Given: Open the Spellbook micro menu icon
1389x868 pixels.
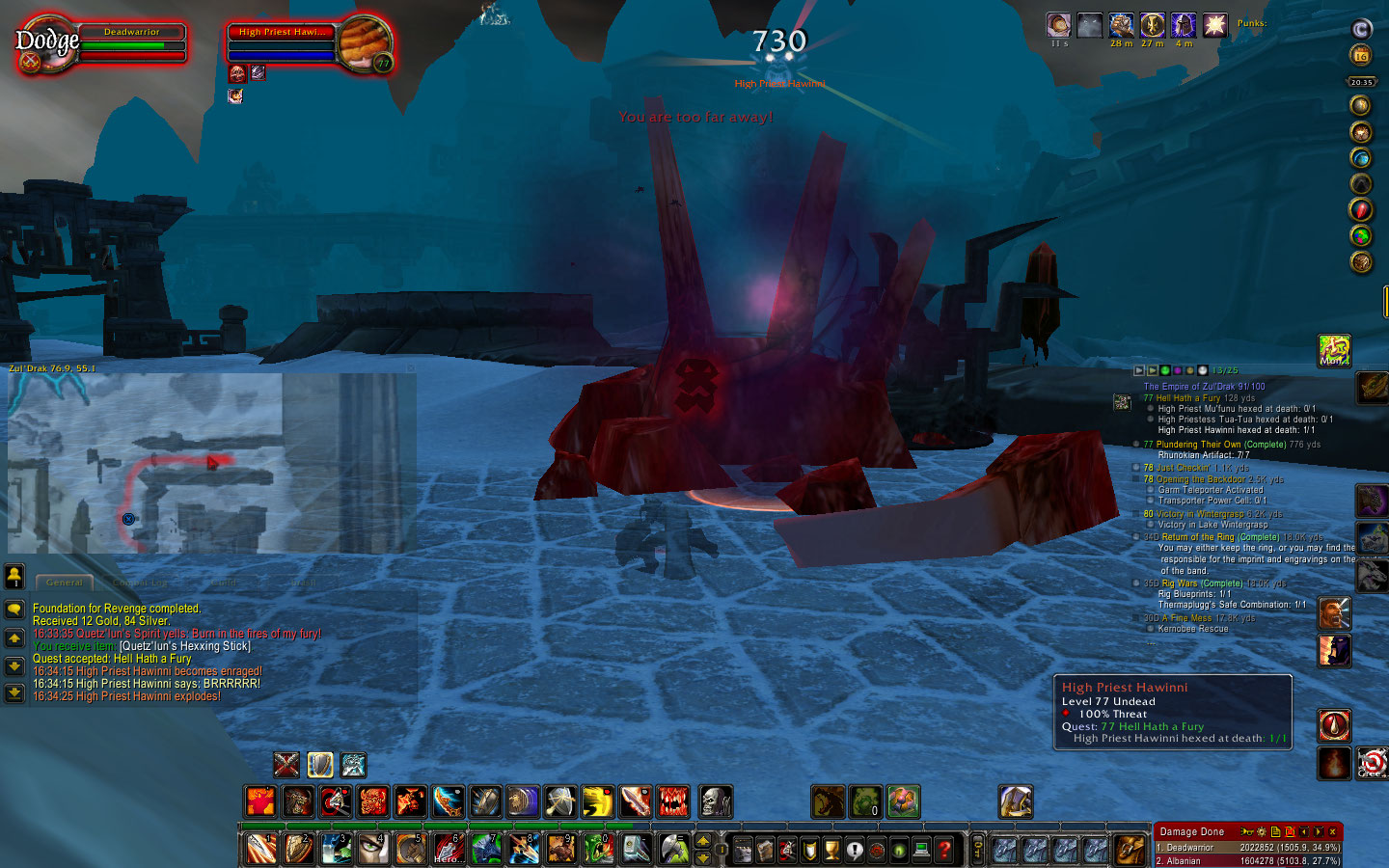Looking at the screenshot, I should [765, 850].
